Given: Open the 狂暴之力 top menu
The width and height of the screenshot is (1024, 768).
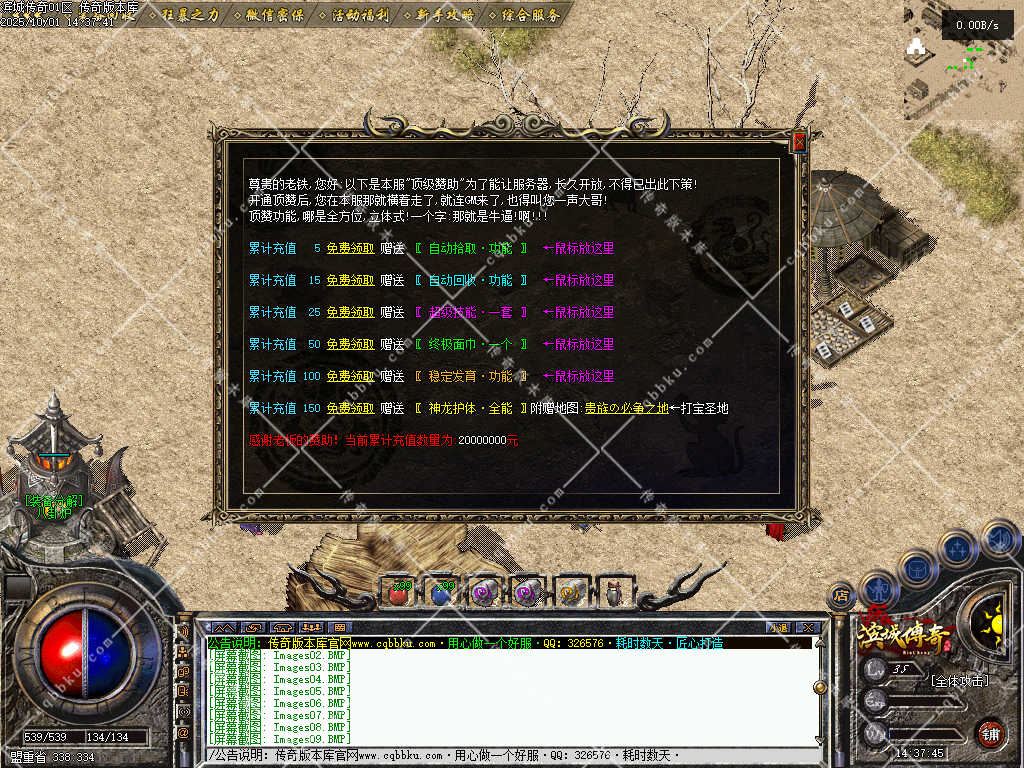Looking at the screenshot, I should point(189,15).
